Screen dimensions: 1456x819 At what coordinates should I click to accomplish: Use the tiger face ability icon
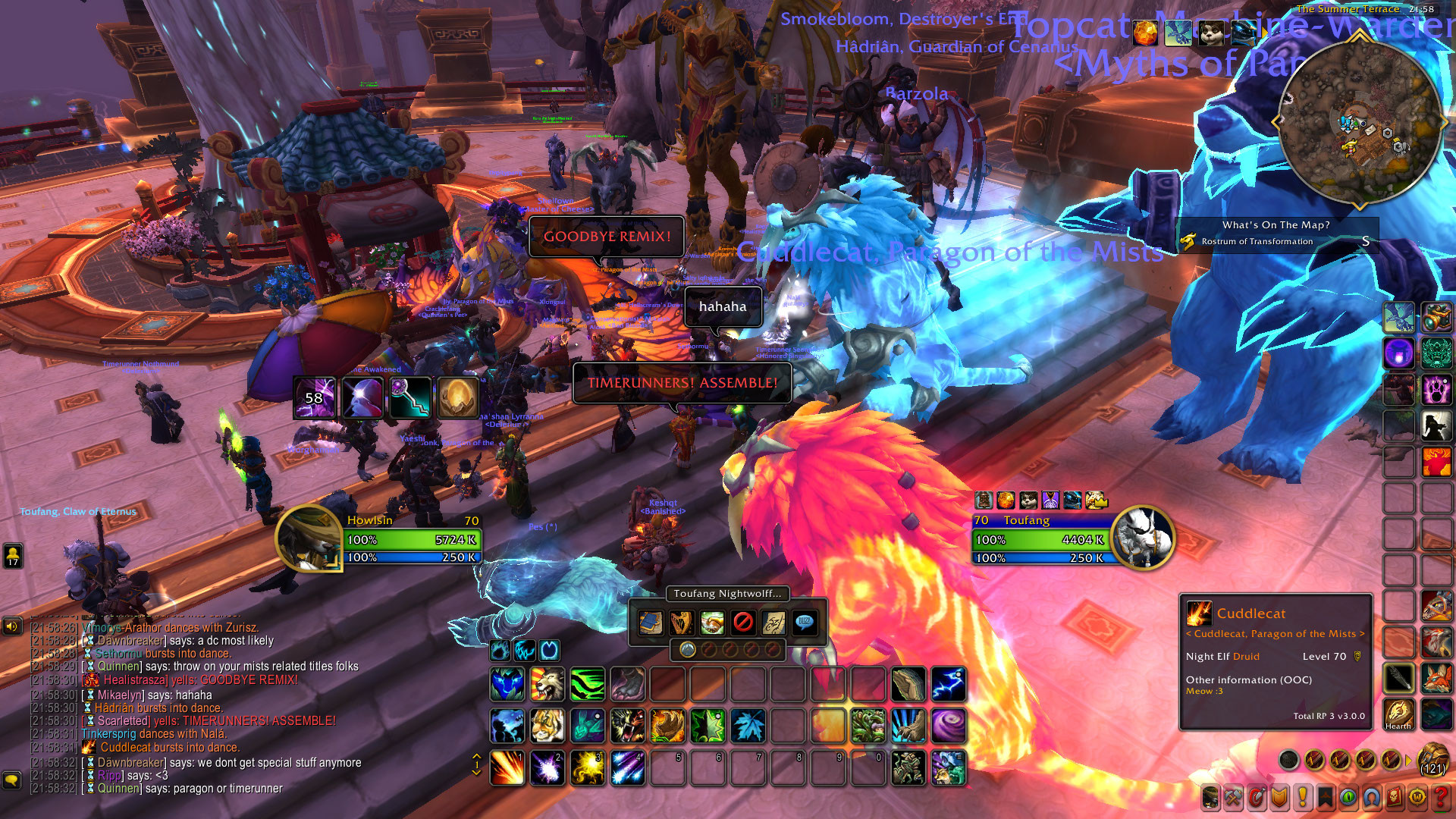click(x=547, y=726)
